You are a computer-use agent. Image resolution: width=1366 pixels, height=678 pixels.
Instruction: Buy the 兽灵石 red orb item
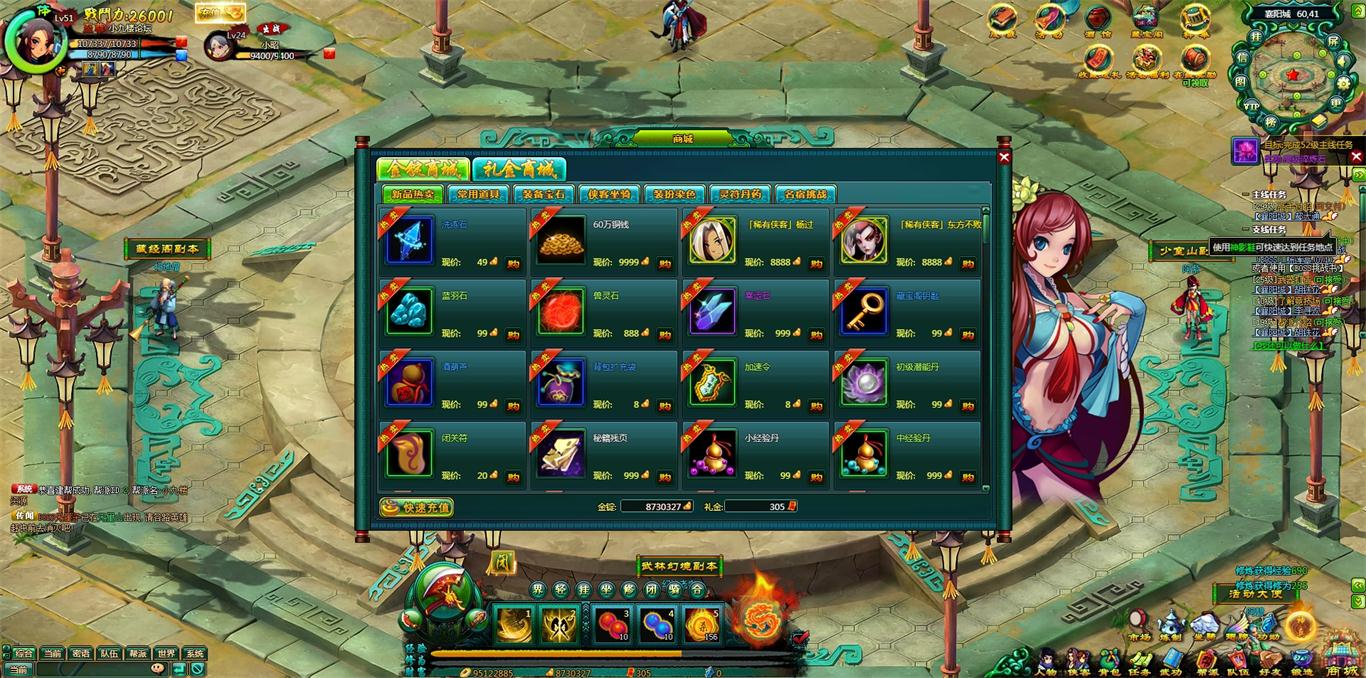(x=664, y=334)
